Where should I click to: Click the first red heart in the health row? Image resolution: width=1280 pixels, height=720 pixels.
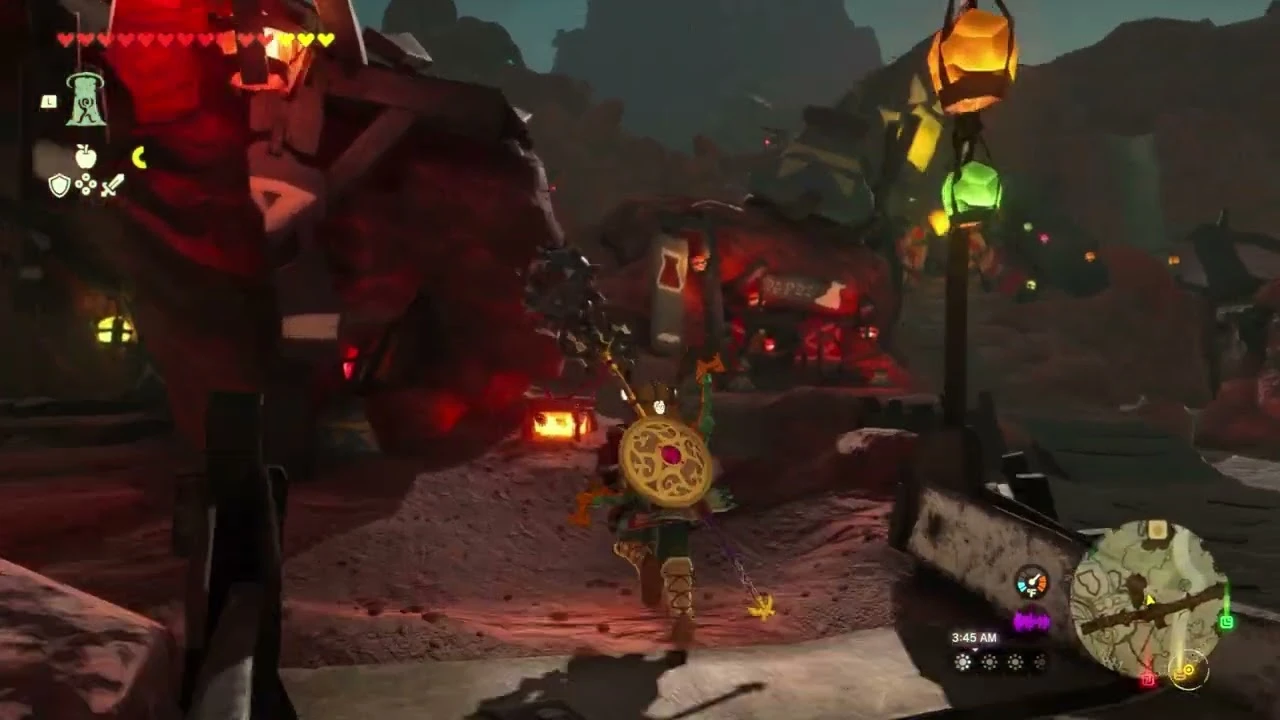tap(64, 40)
